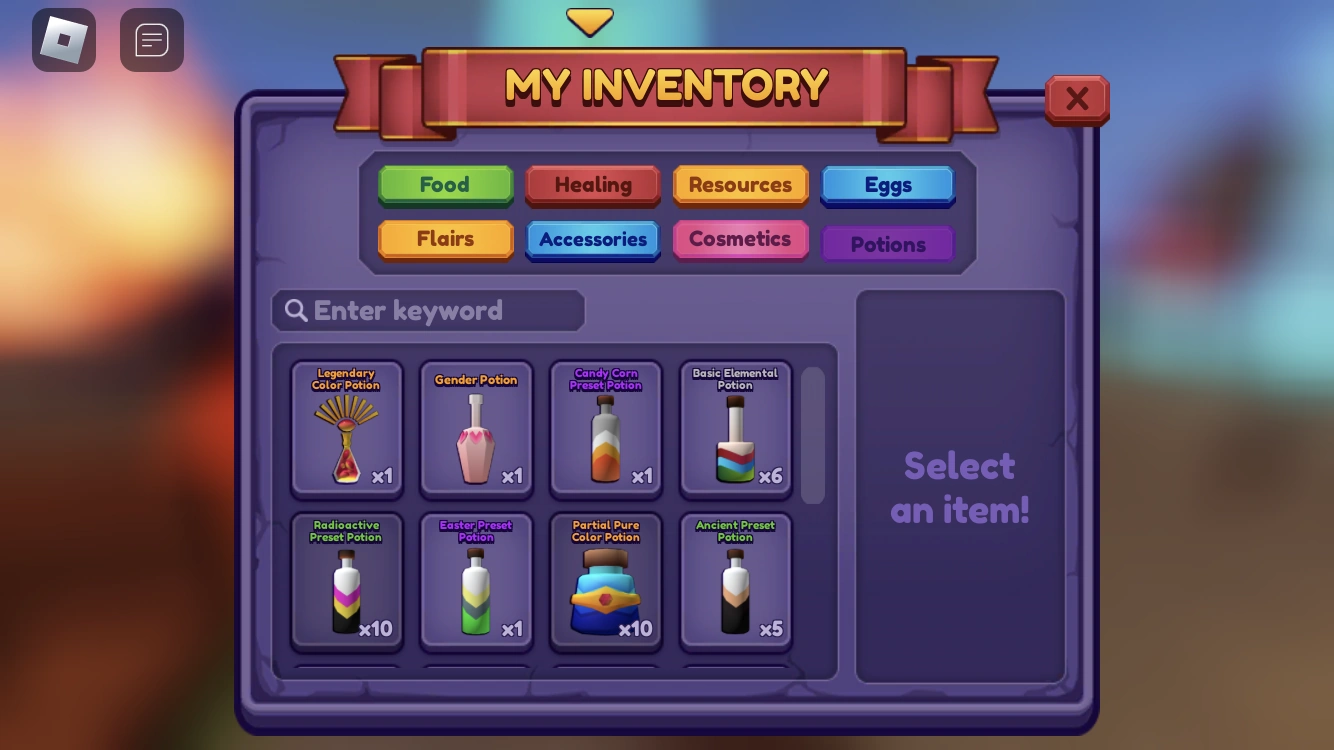The height and width of the screenshot is (750, 1334).
Task: Select the Gender Potion
Action: coord(476,428)
